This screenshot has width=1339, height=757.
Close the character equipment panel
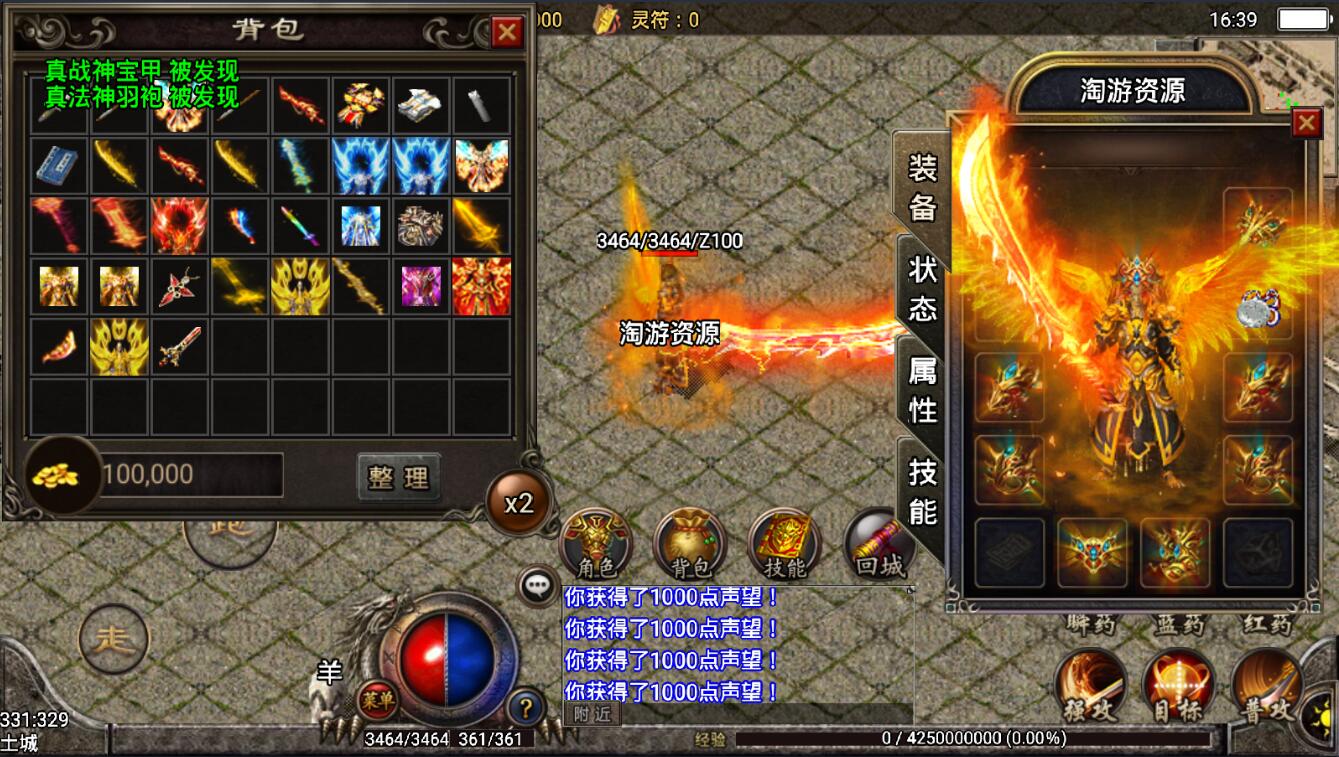1306,123
